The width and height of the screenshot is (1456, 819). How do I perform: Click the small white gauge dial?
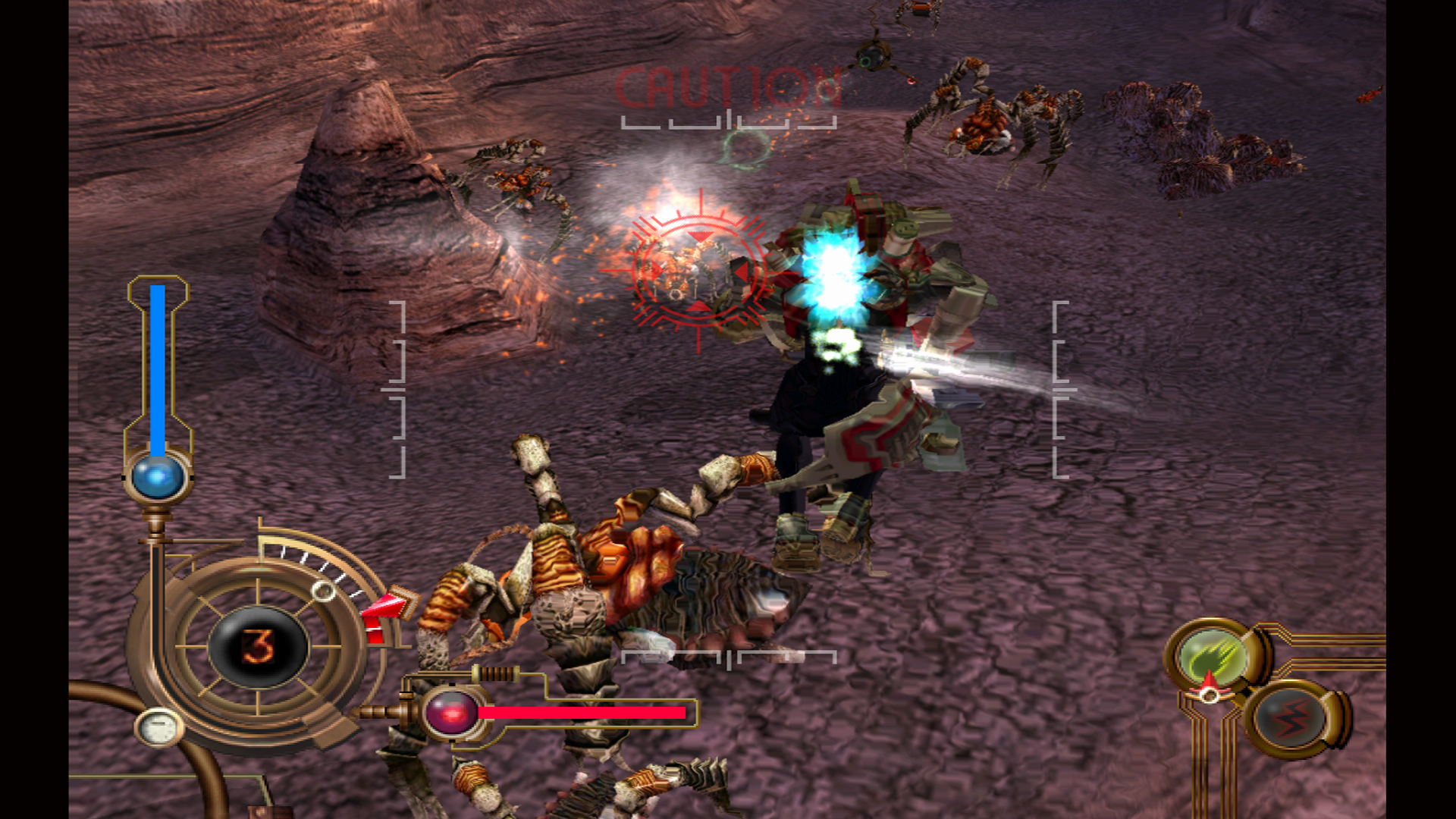click(159, 728)
